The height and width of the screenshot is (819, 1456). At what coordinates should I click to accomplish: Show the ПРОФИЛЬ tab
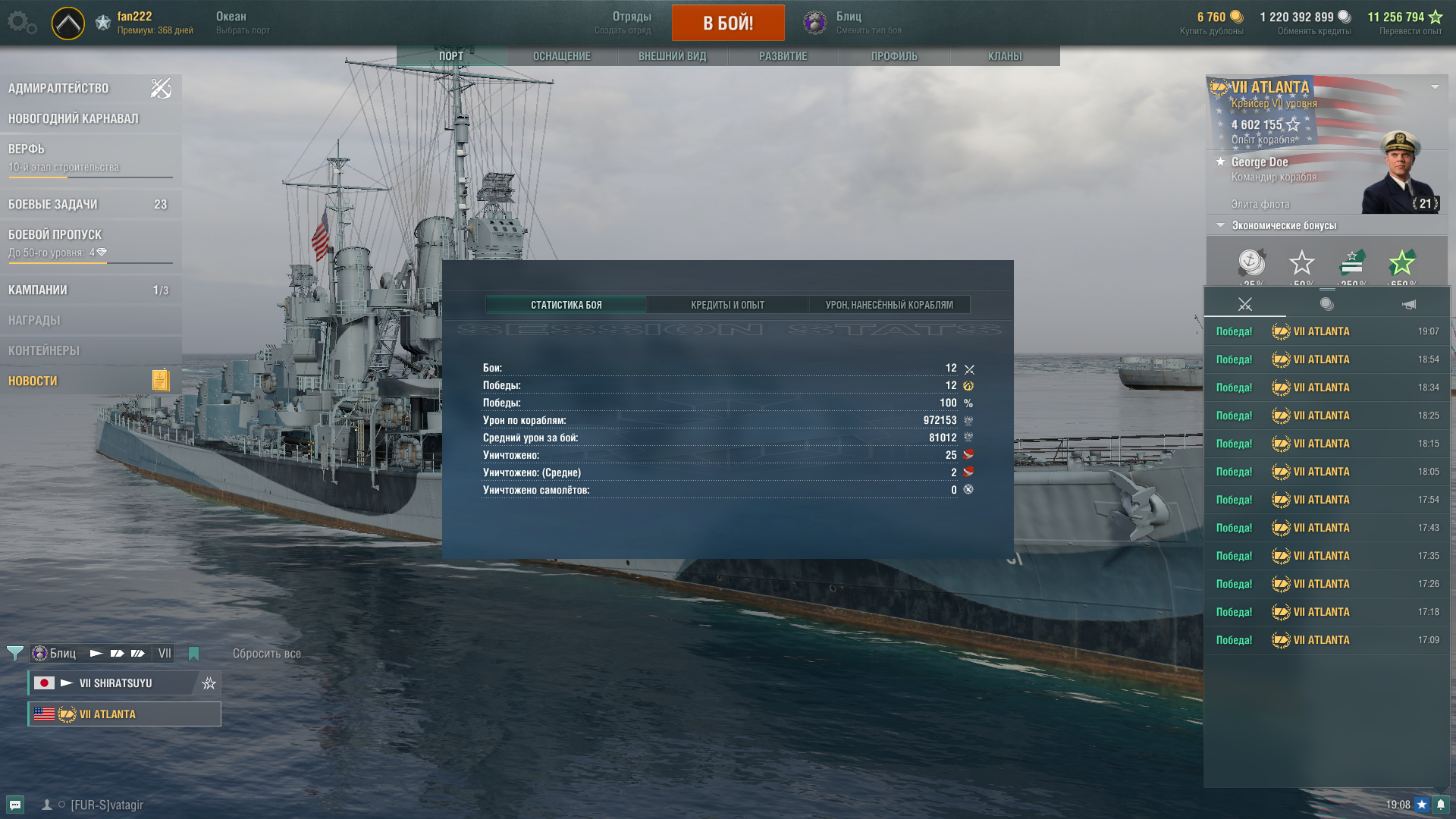893,56
